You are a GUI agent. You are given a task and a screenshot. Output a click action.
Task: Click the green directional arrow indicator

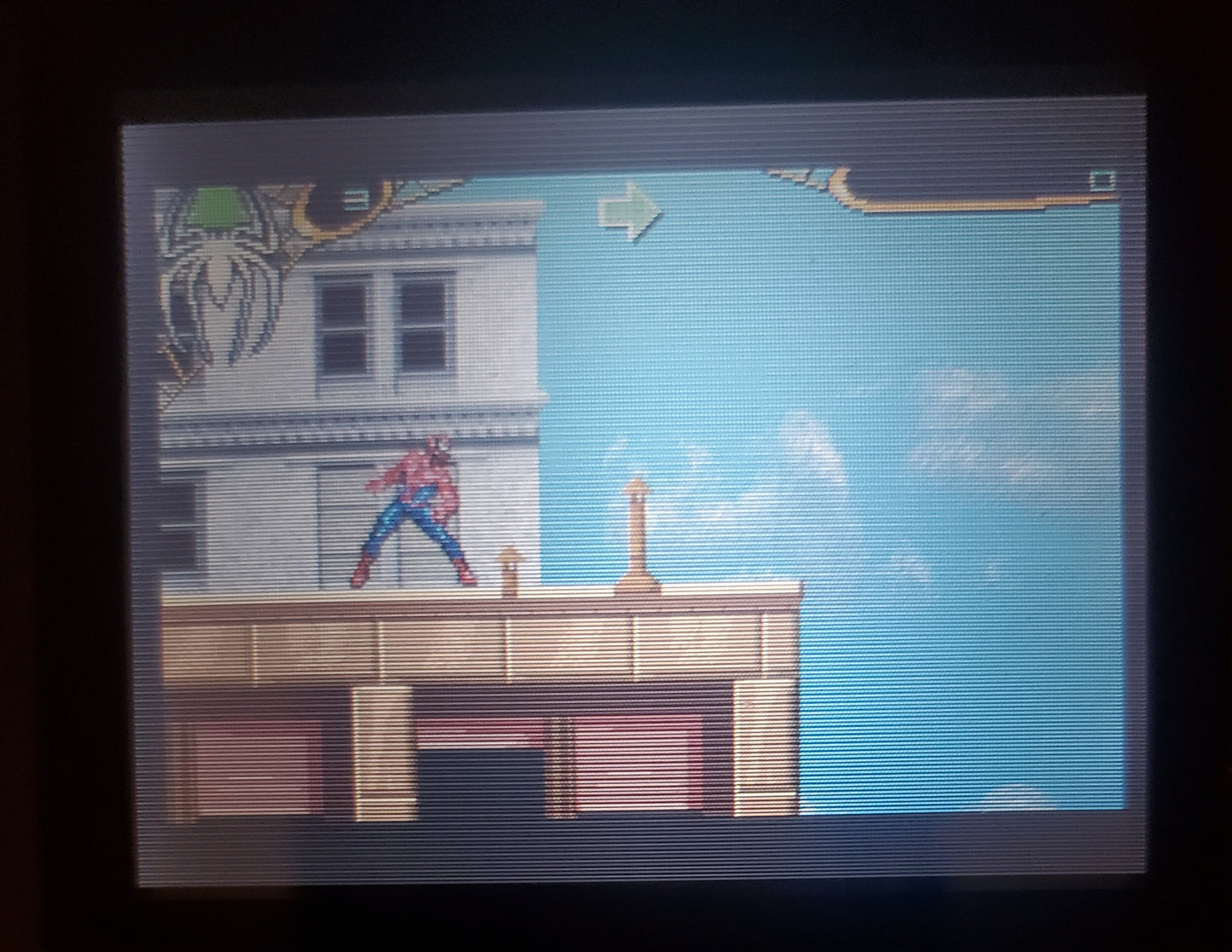click(631, 215)
